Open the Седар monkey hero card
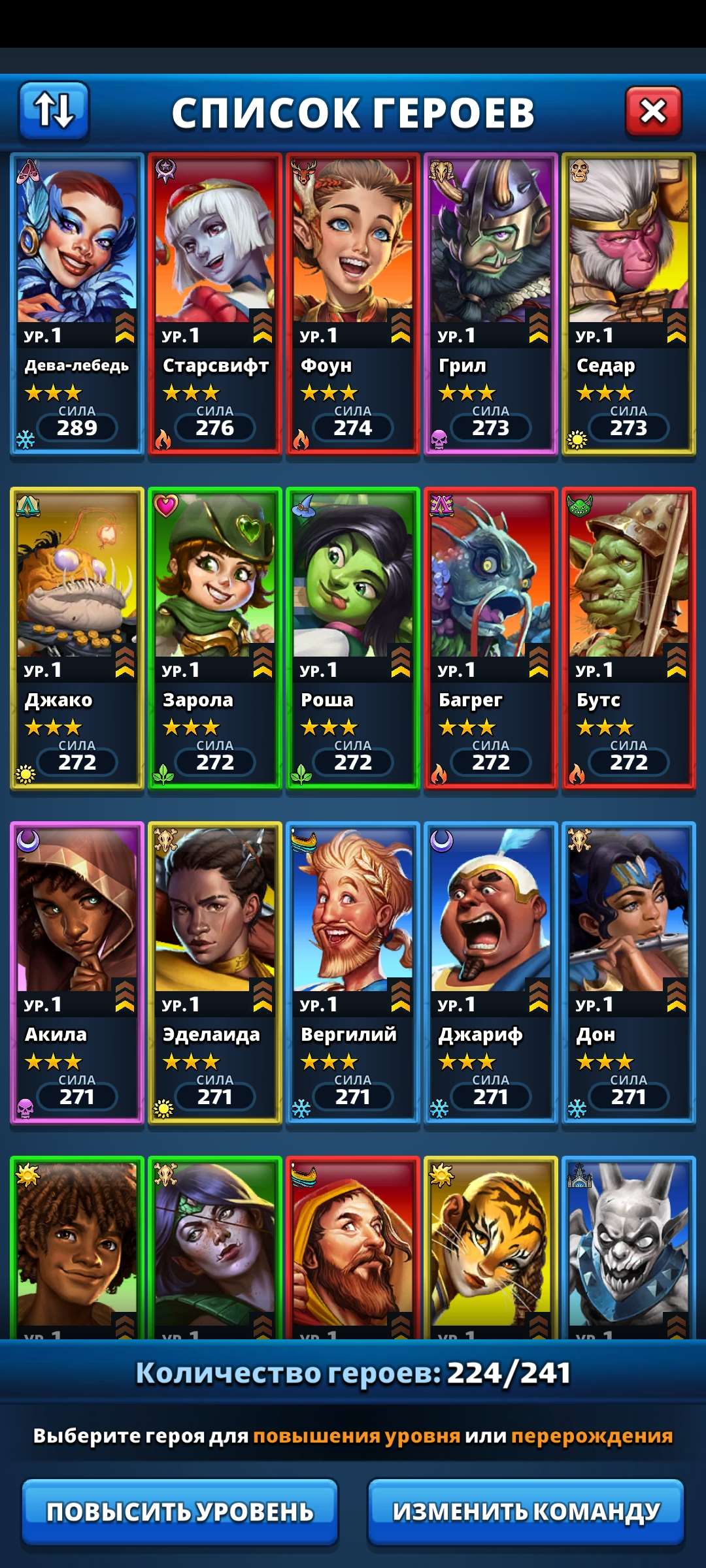Viewport: 706px width, 1568px height. click(629, 304)
